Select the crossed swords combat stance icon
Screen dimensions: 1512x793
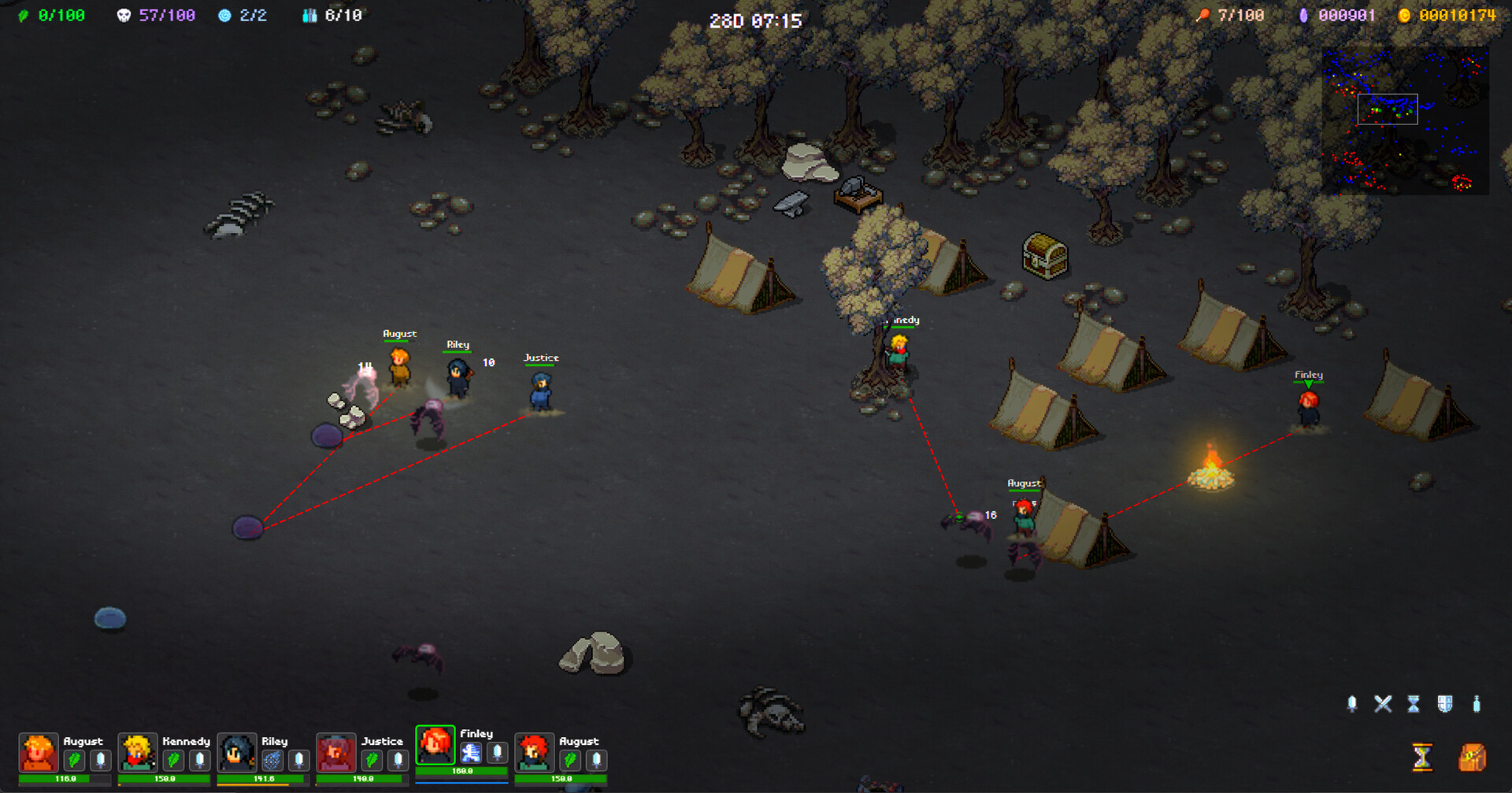[1383, 702]
